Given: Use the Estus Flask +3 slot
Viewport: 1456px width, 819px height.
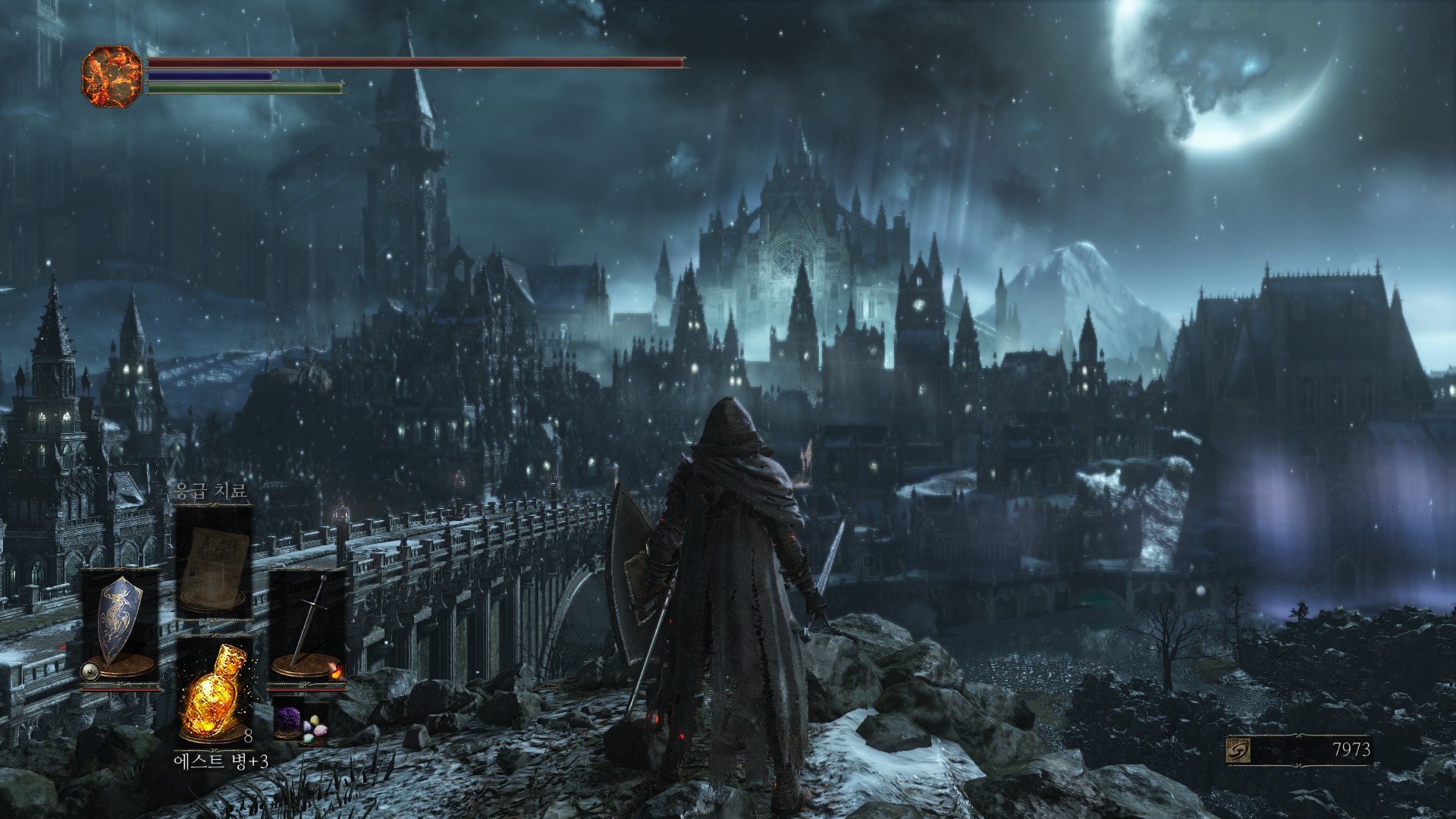Looking at the screenshot, I should coord(214,692).
